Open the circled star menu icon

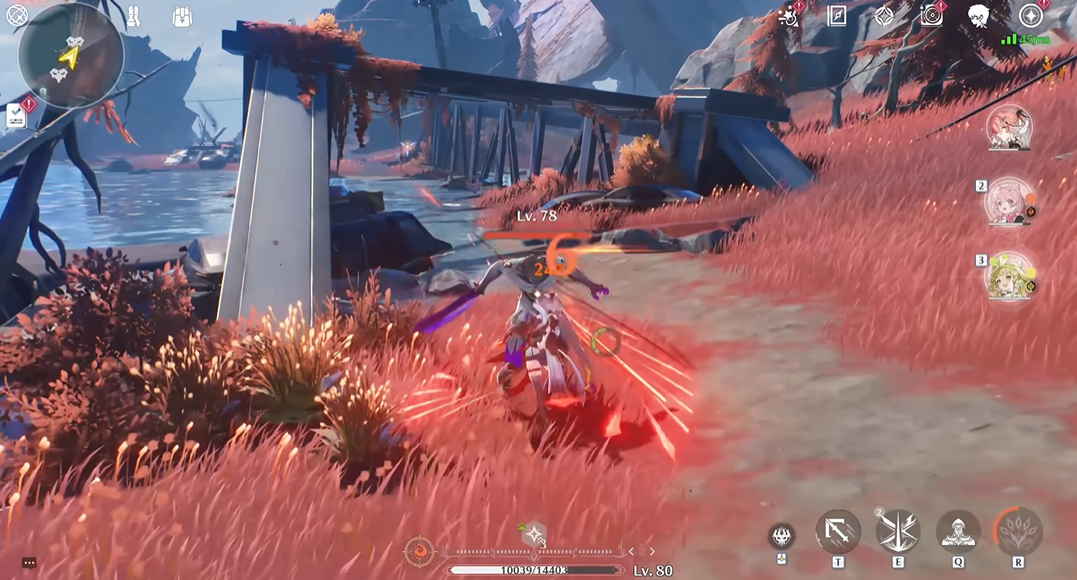(1030, 15)
